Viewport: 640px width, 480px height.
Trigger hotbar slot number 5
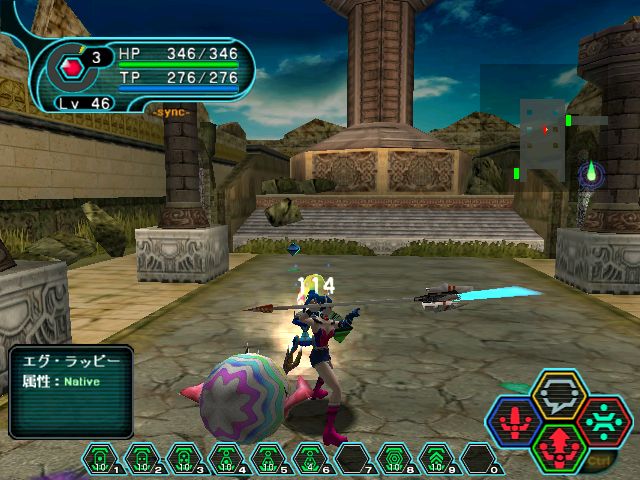click(265, 460)
